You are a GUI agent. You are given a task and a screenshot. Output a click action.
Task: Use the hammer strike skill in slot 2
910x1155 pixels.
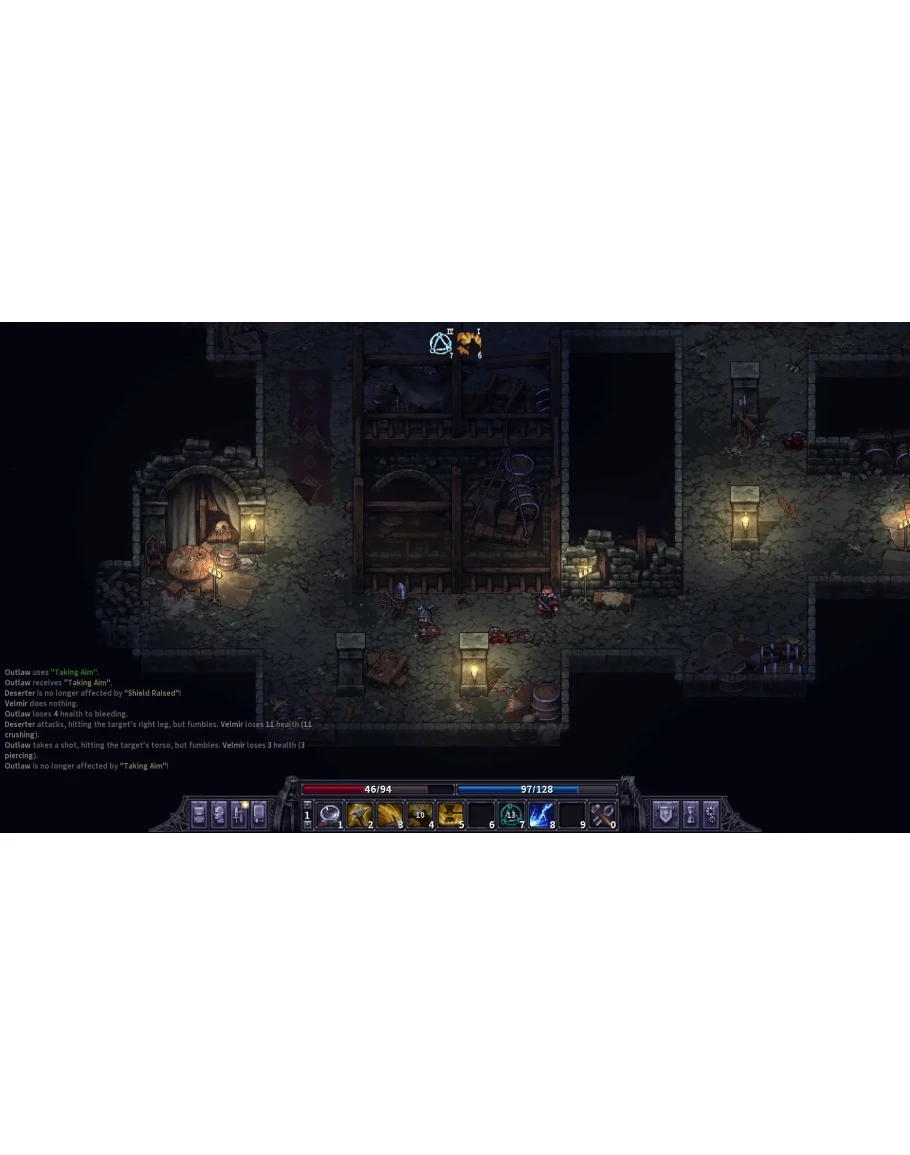coord(359,815)
